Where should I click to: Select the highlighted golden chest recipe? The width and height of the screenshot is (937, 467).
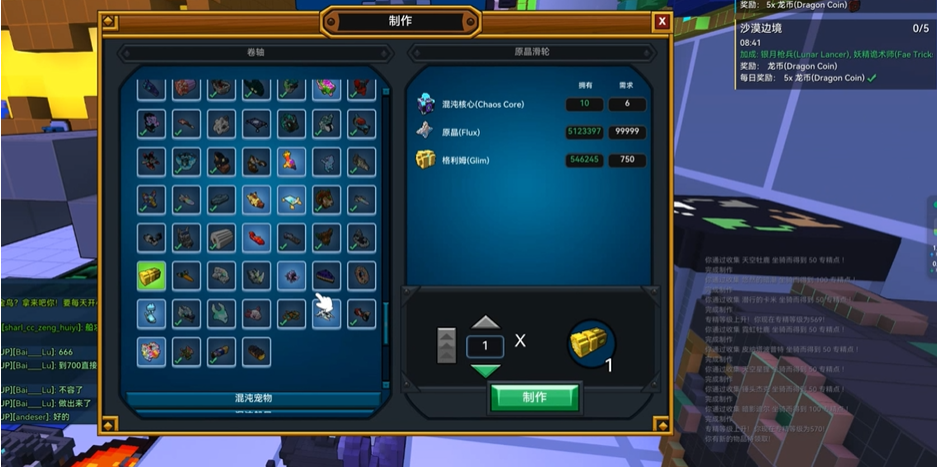click(152, 275)
